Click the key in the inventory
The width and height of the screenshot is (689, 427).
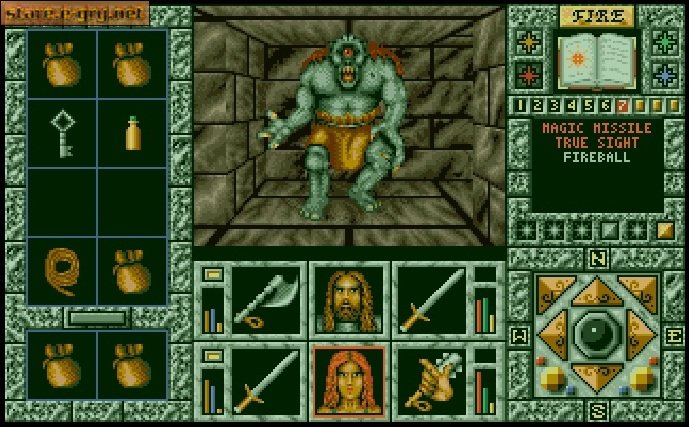tap(62, 132)
